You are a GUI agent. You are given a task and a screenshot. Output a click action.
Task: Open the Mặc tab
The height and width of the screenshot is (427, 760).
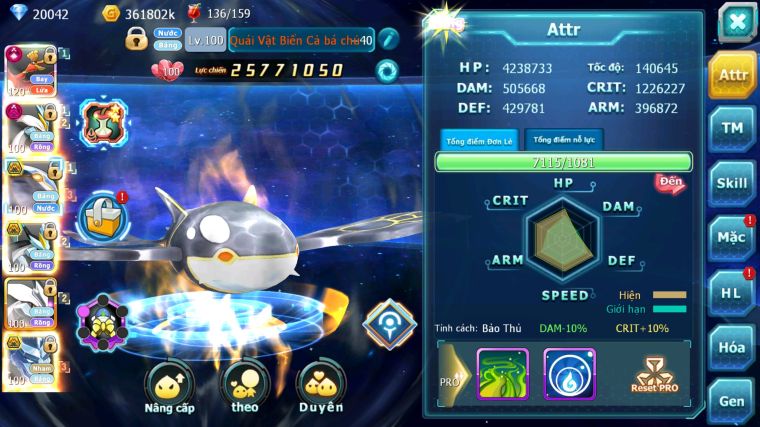point(732,238)
